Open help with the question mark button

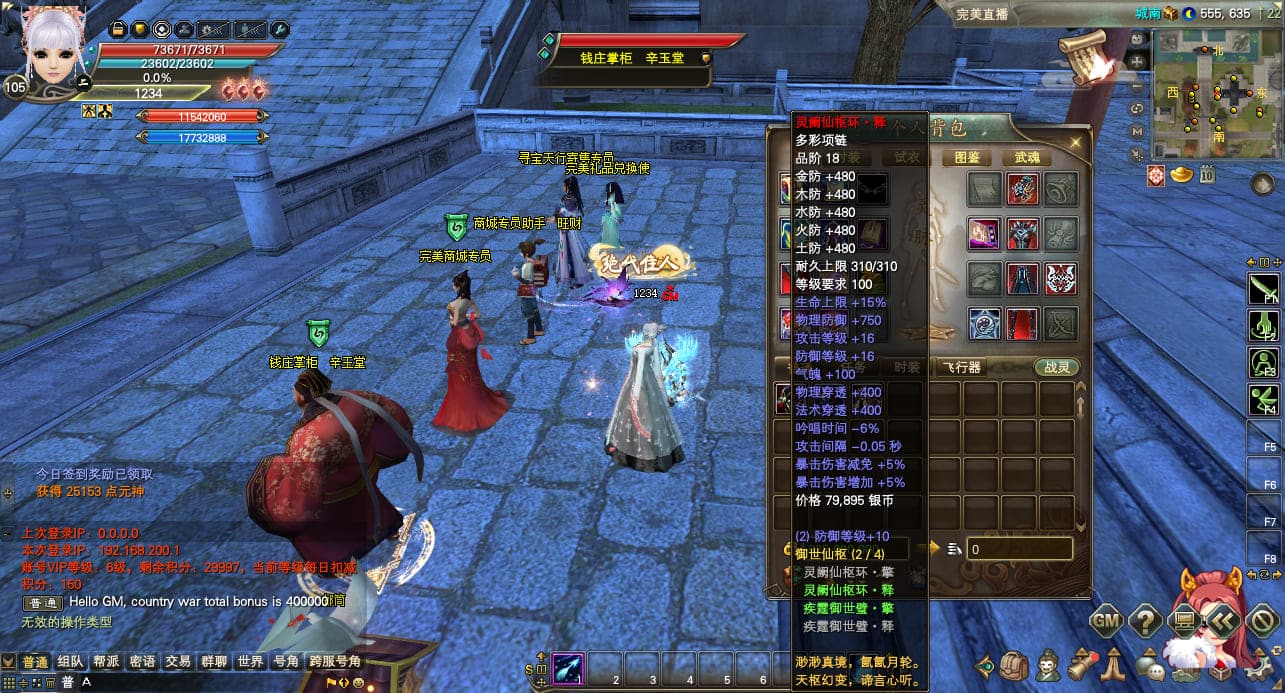1145,621
